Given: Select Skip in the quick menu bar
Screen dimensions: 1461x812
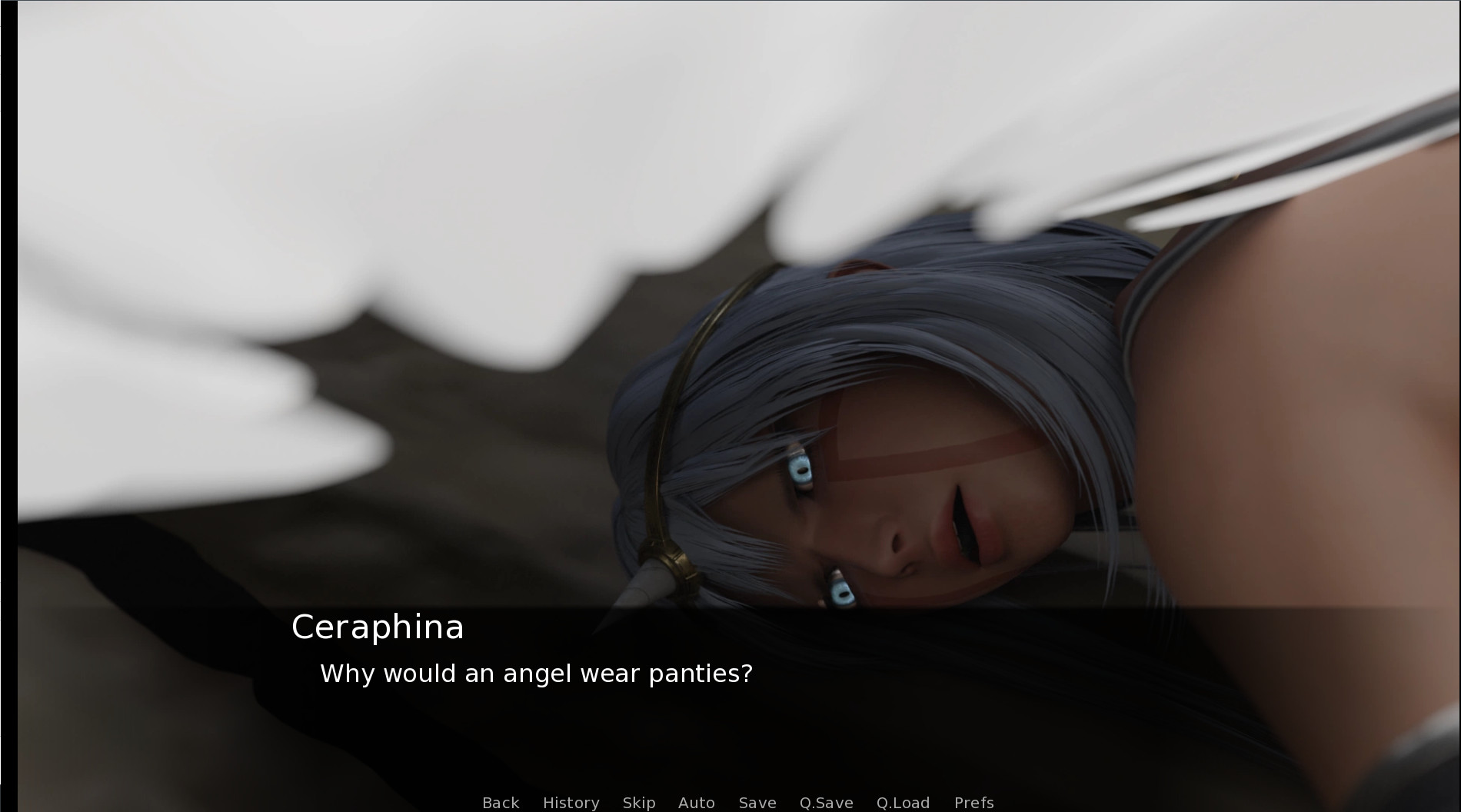Looking at the screenshot, I should click(638, 802).
